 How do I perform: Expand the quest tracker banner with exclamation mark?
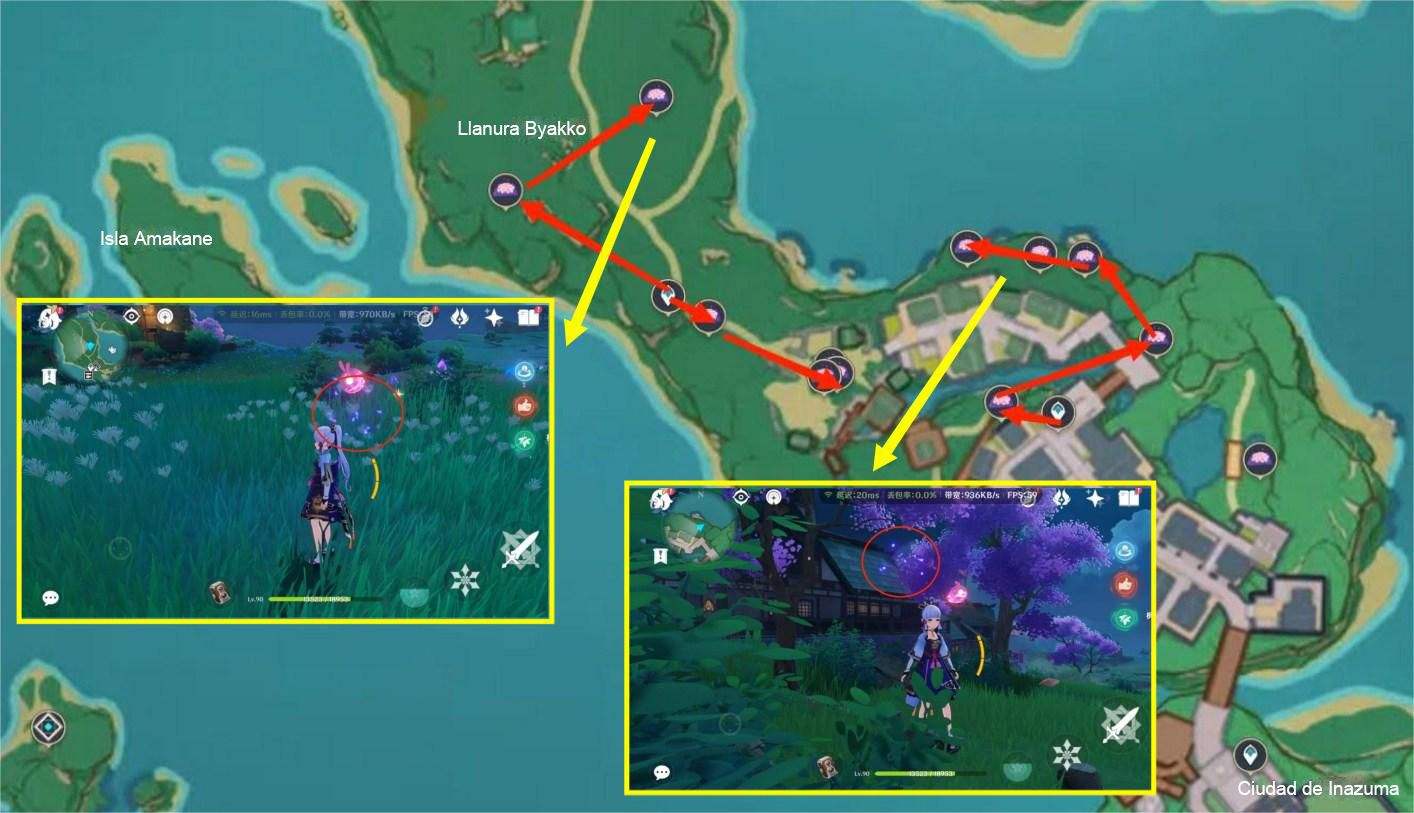click(48, 377)
